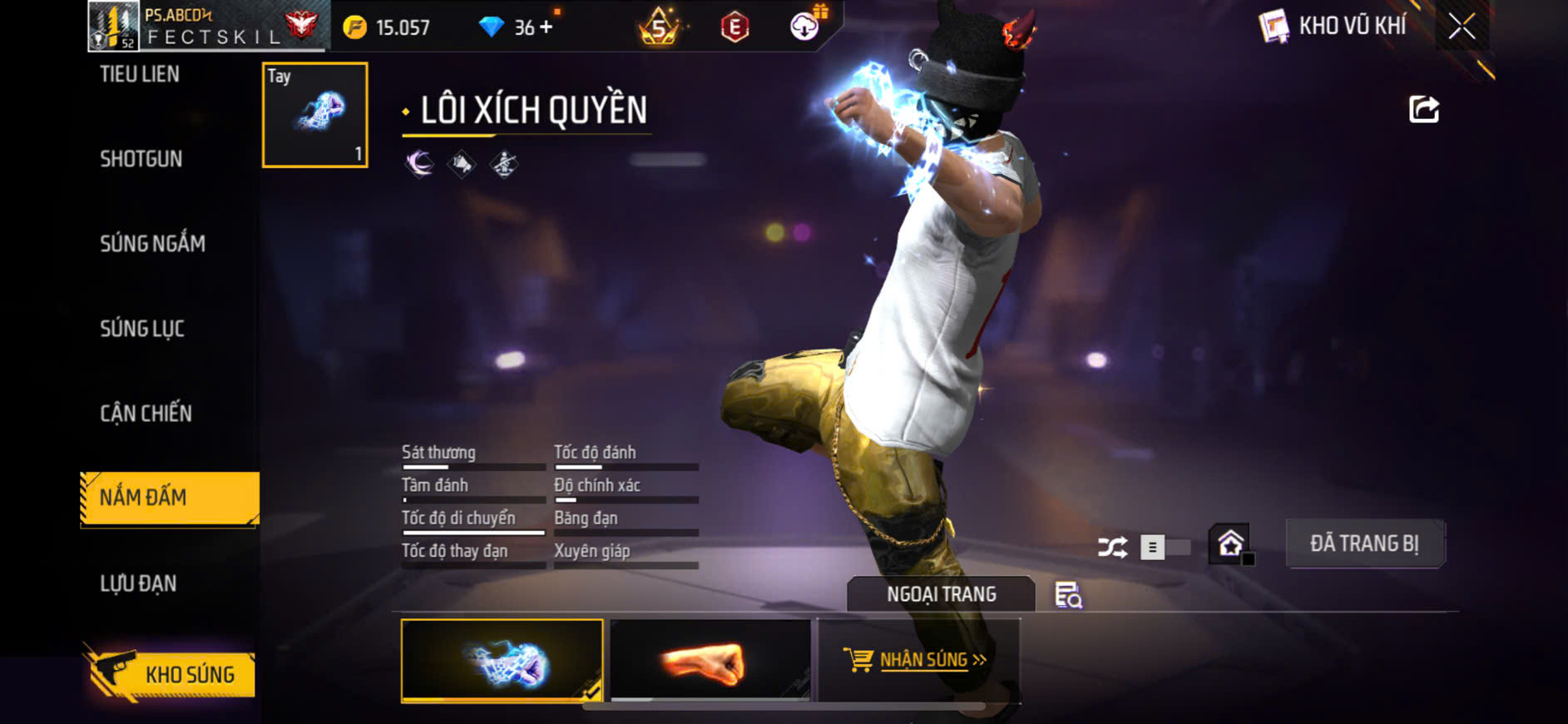Choose the Súng Ngắm category
1568x724 pixels.
coord(152,244)
